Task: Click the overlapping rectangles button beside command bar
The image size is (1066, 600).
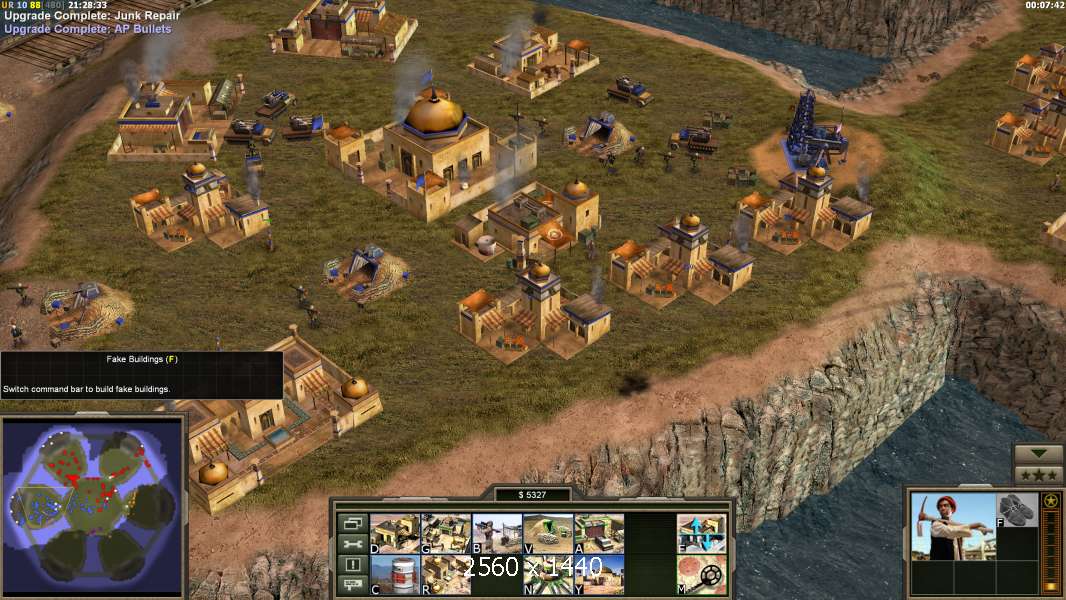Action: (x=351, y=523)
